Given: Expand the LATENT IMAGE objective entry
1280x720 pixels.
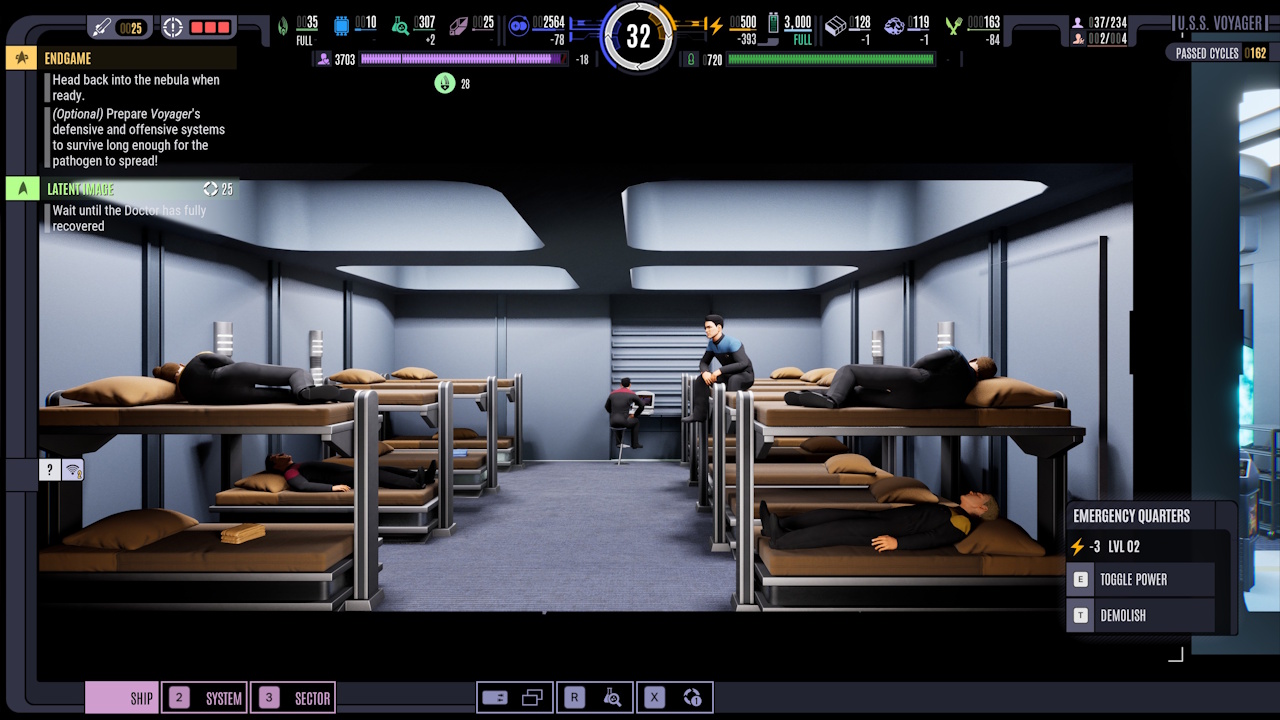Looking at the screenshot, I should click(22, 188).
